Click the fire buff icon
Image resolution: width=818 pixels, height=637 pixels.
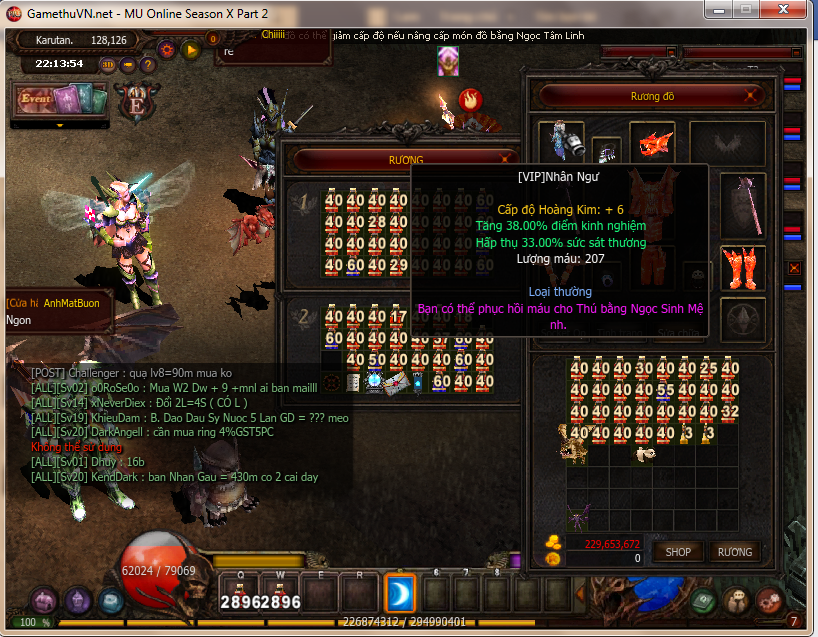click(x=470, y=99)
